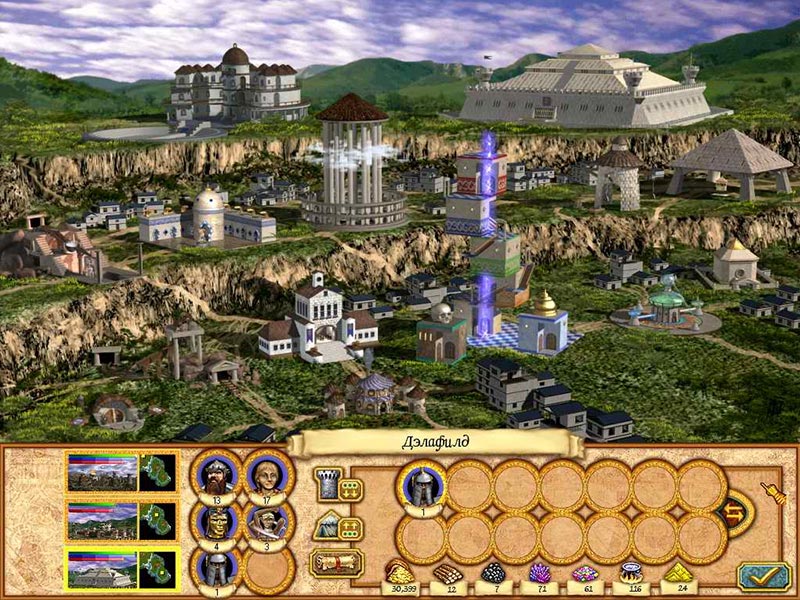Screen dimensions: 800x600
Task: Select the bearded dwarf portrait with count 13
Action: point(216,475)
